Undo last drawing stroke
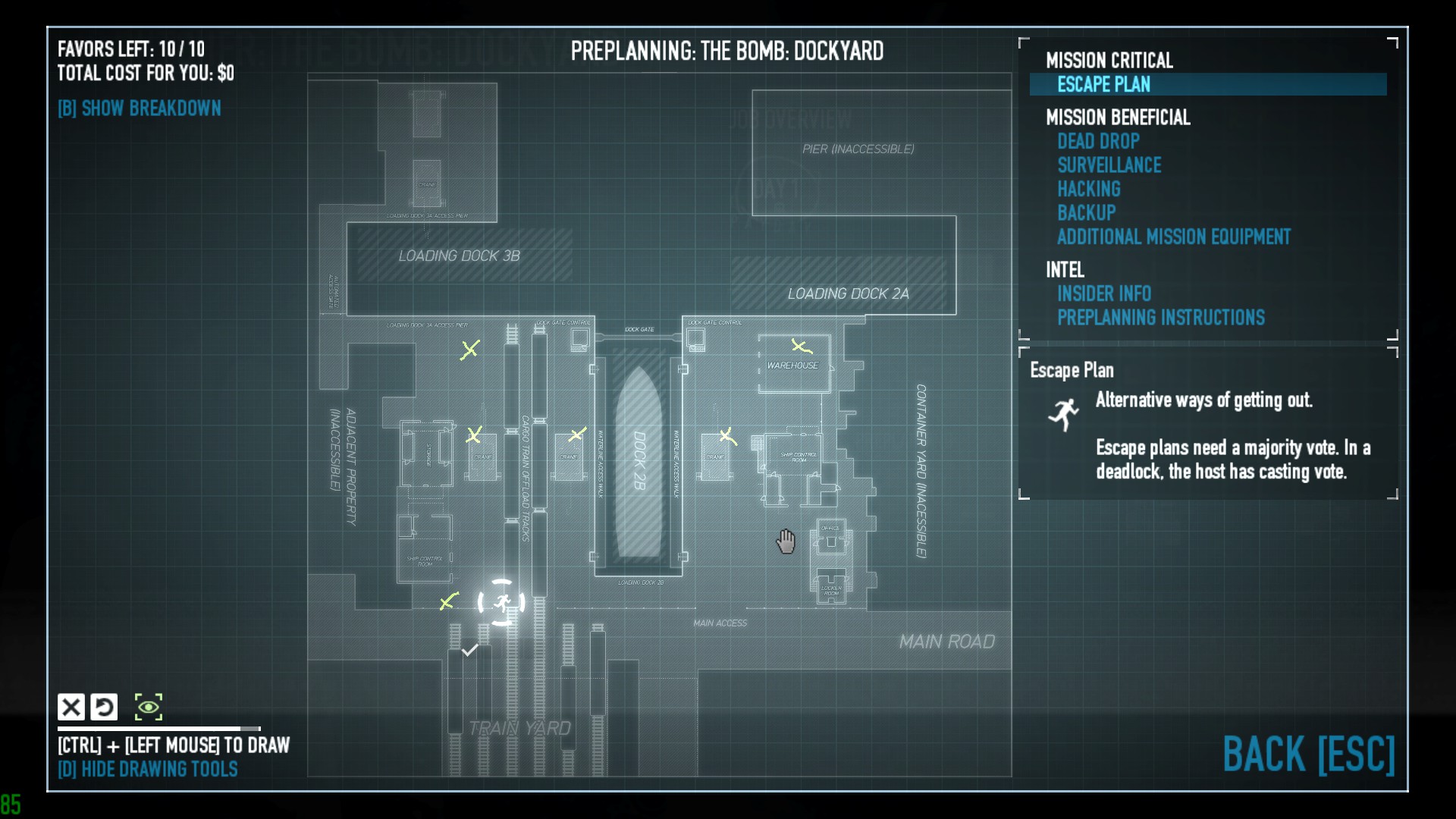This screenshot has width=1456, height=819. click(x=105, y=707)
